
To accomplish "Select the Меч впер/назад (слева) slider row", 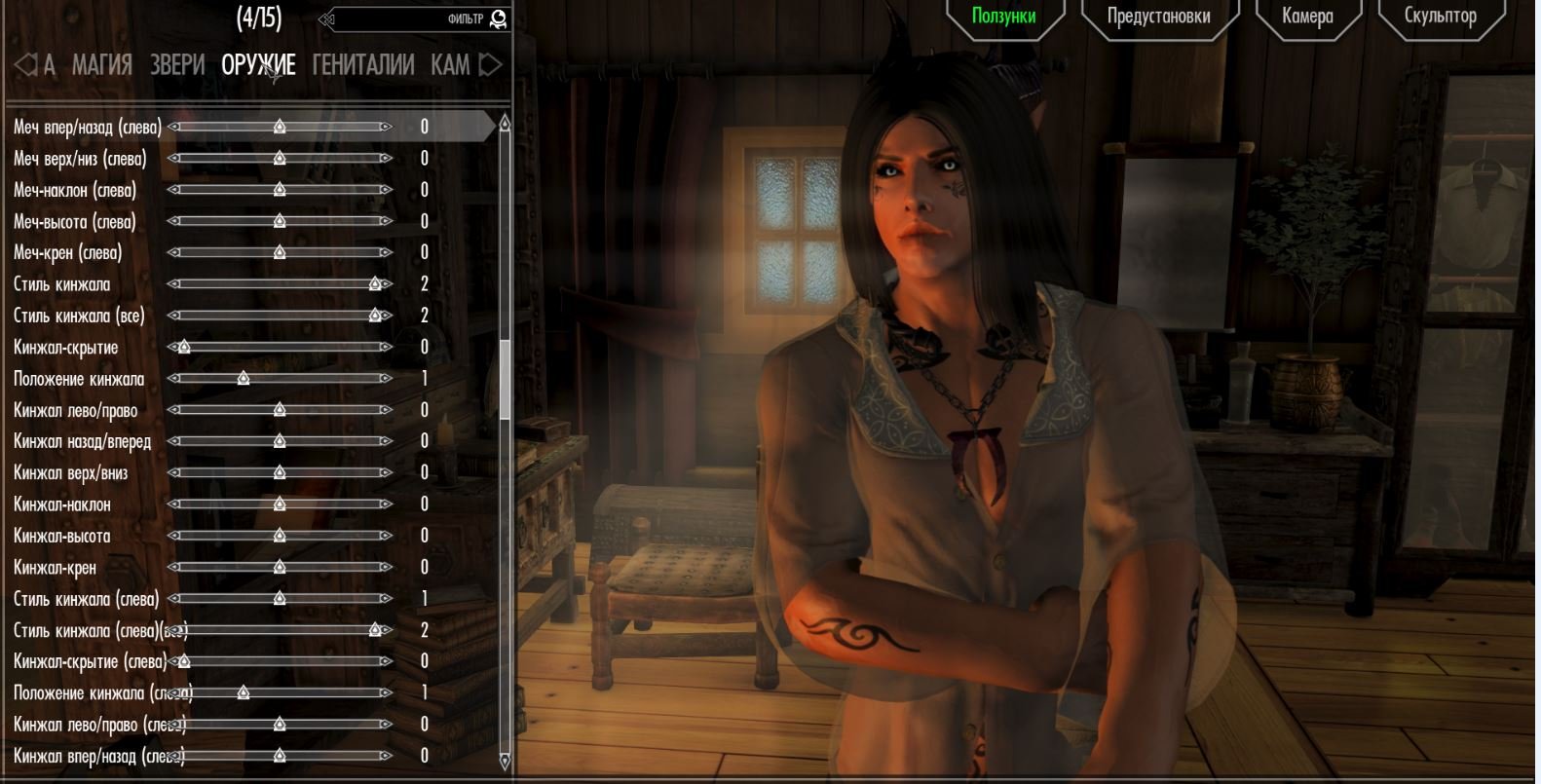I will coord(88,127).
